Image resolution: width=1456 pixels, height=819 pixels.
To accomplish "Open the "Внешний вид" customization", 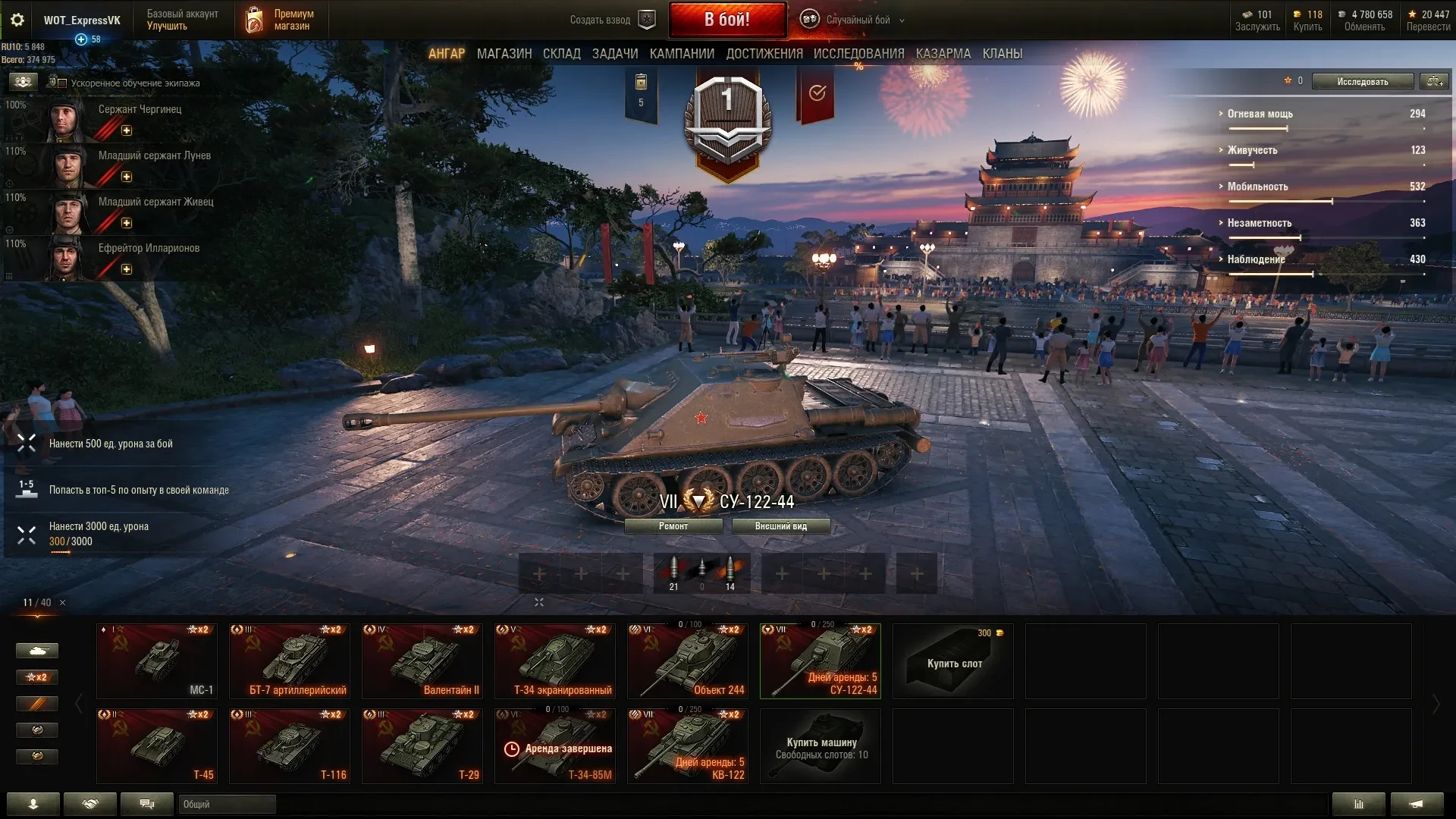I will point(780,526).
